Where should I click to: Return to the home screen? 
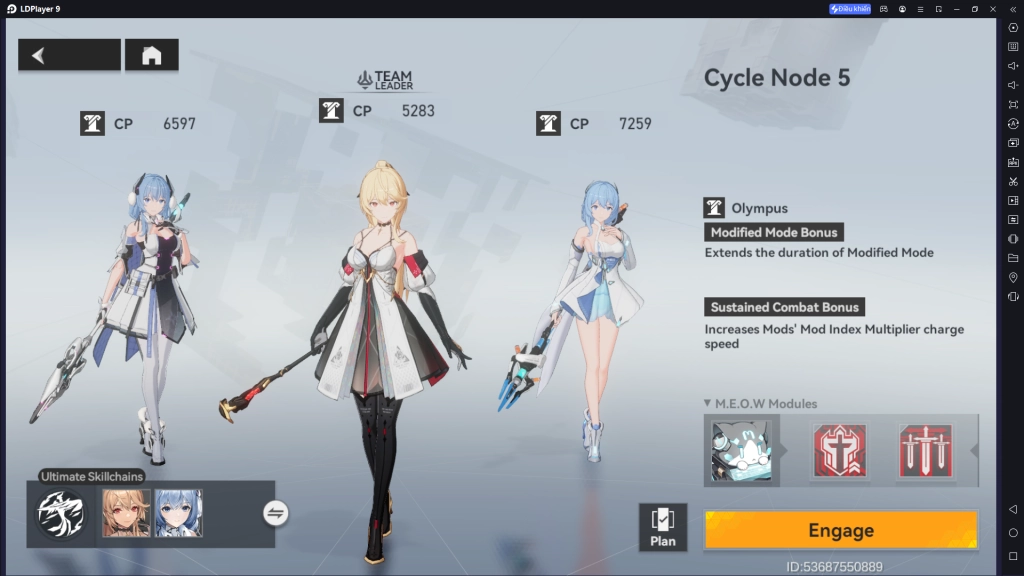(x=152, y=55)
